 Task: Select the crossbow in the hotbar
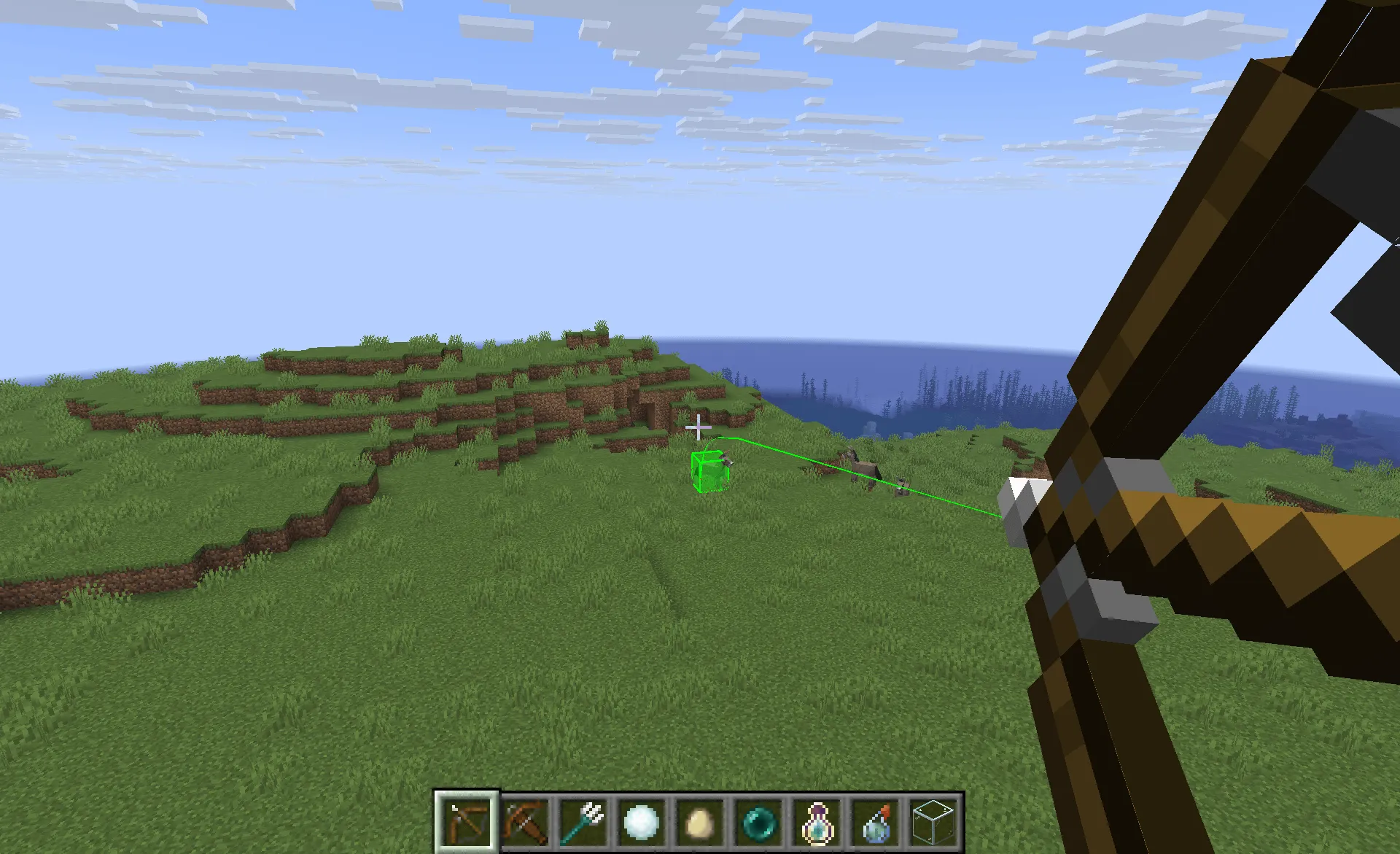[524, 823]
